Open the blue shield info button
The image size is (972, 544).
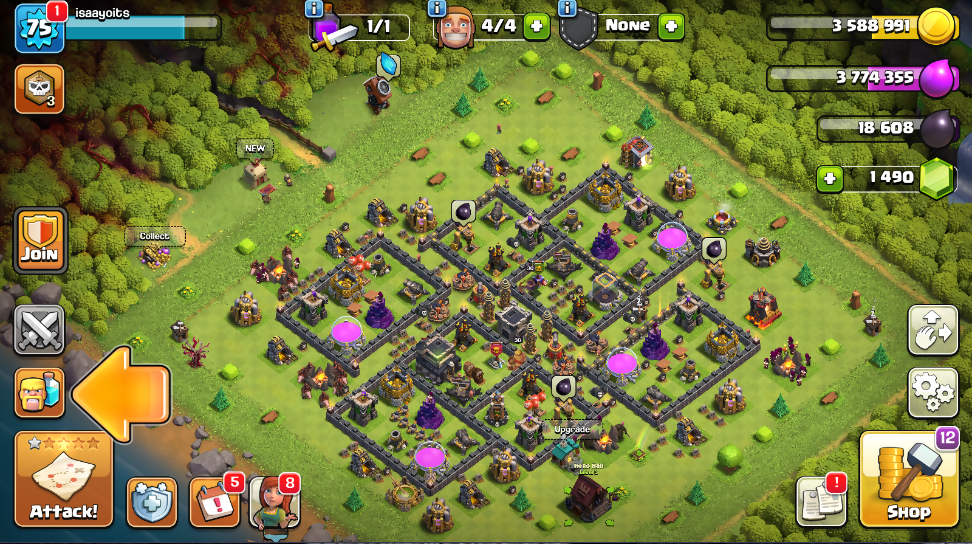(x=152, y=502)
